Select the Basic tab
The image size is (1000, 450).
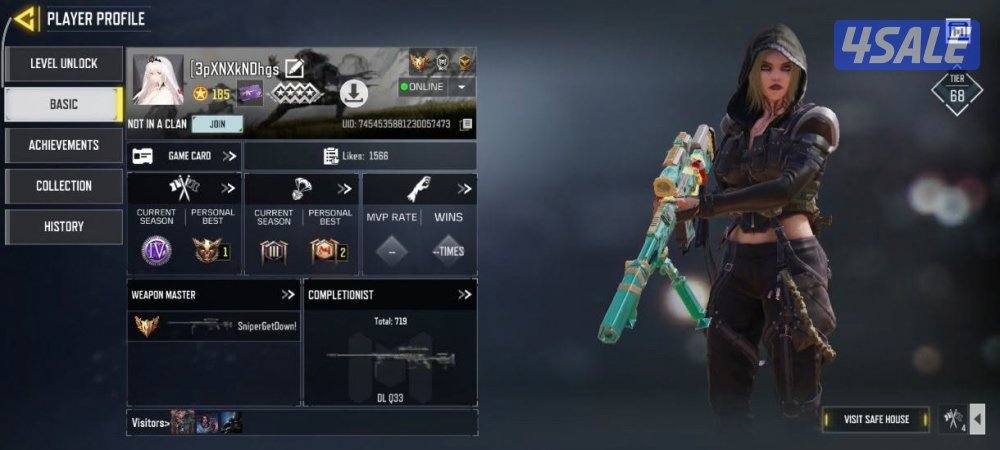63,104
